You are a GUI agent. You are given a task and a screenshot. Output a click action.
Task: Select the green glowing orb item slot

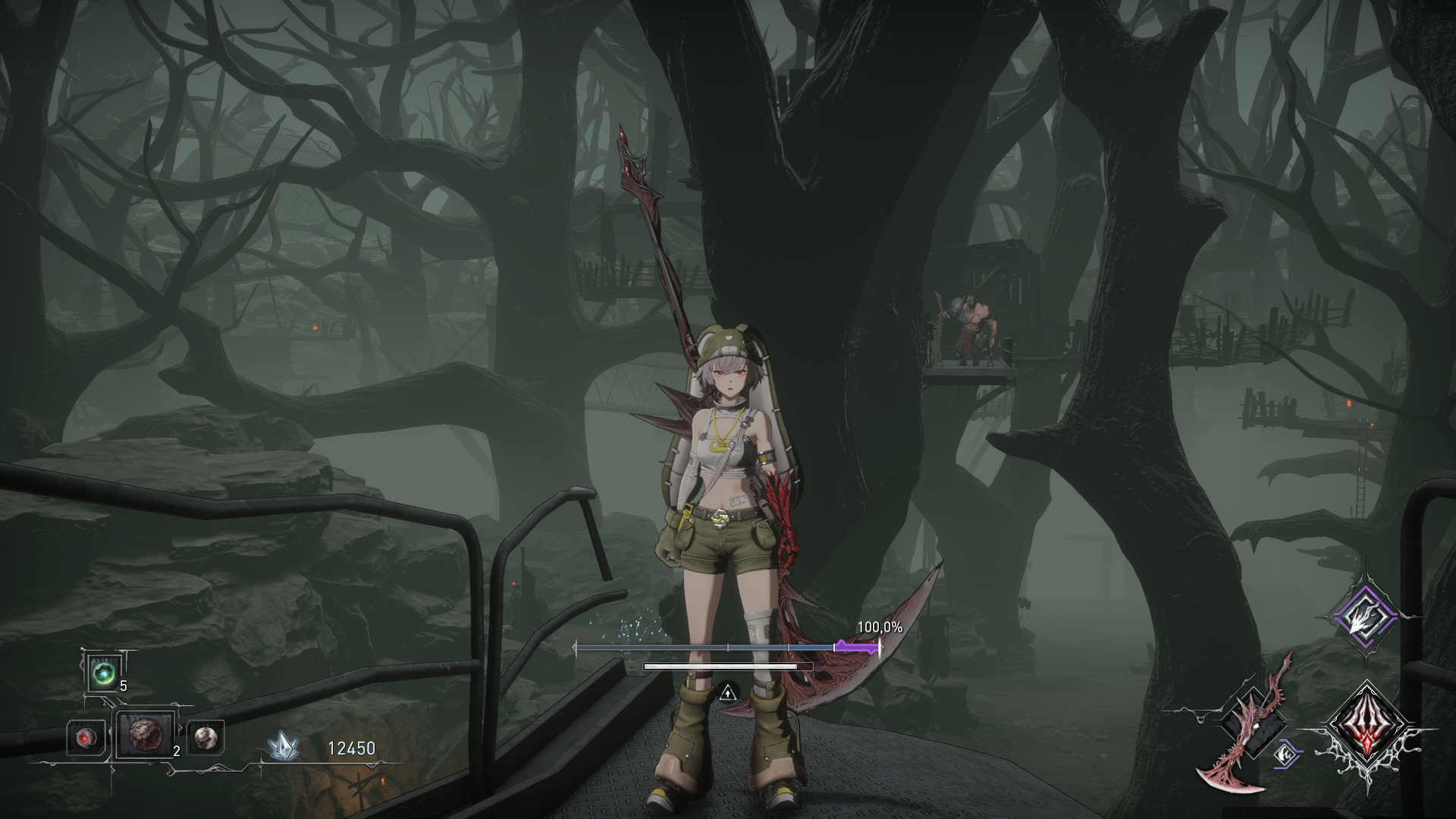coord(102,673)
